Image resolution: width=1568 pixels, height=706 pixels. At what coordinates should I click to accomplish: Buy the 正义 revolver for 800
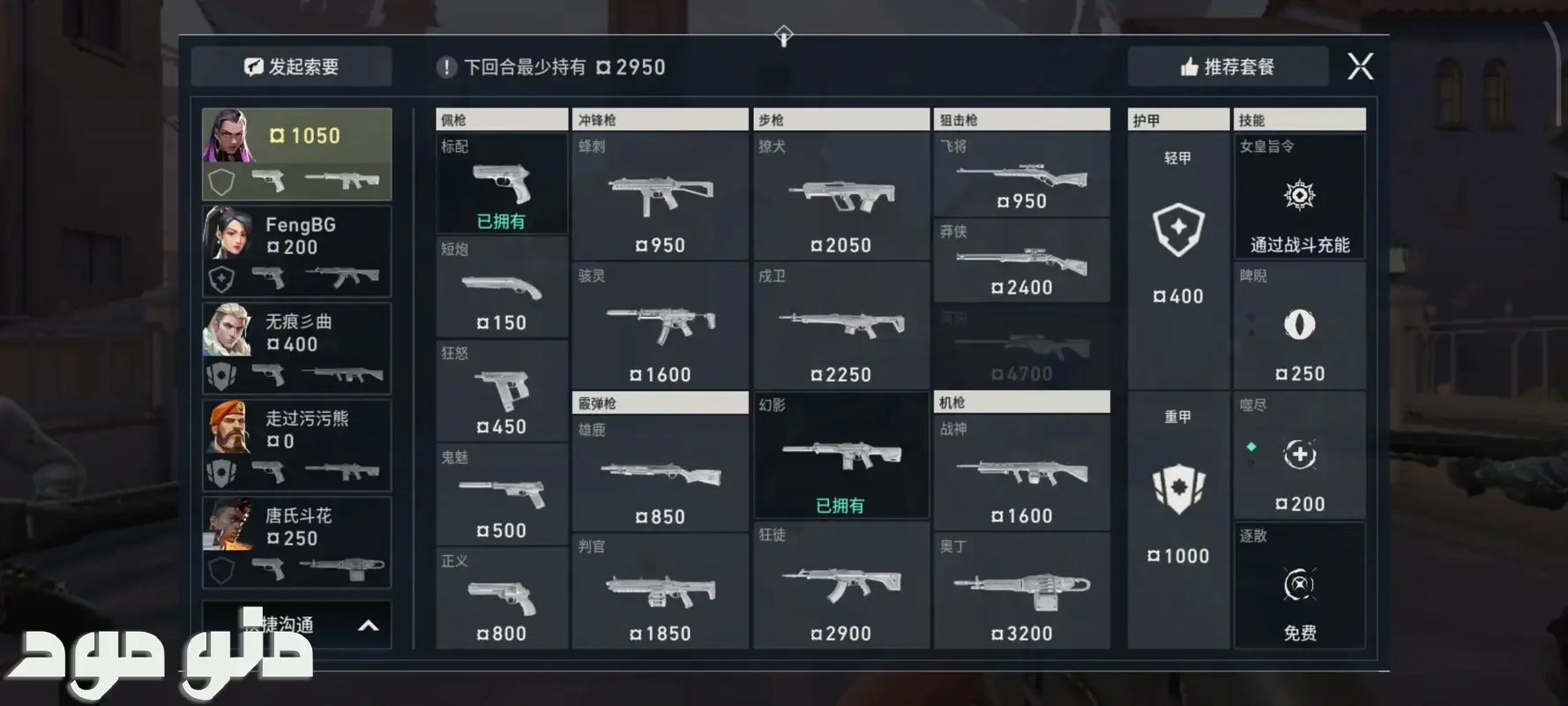[x=501, y=598]
